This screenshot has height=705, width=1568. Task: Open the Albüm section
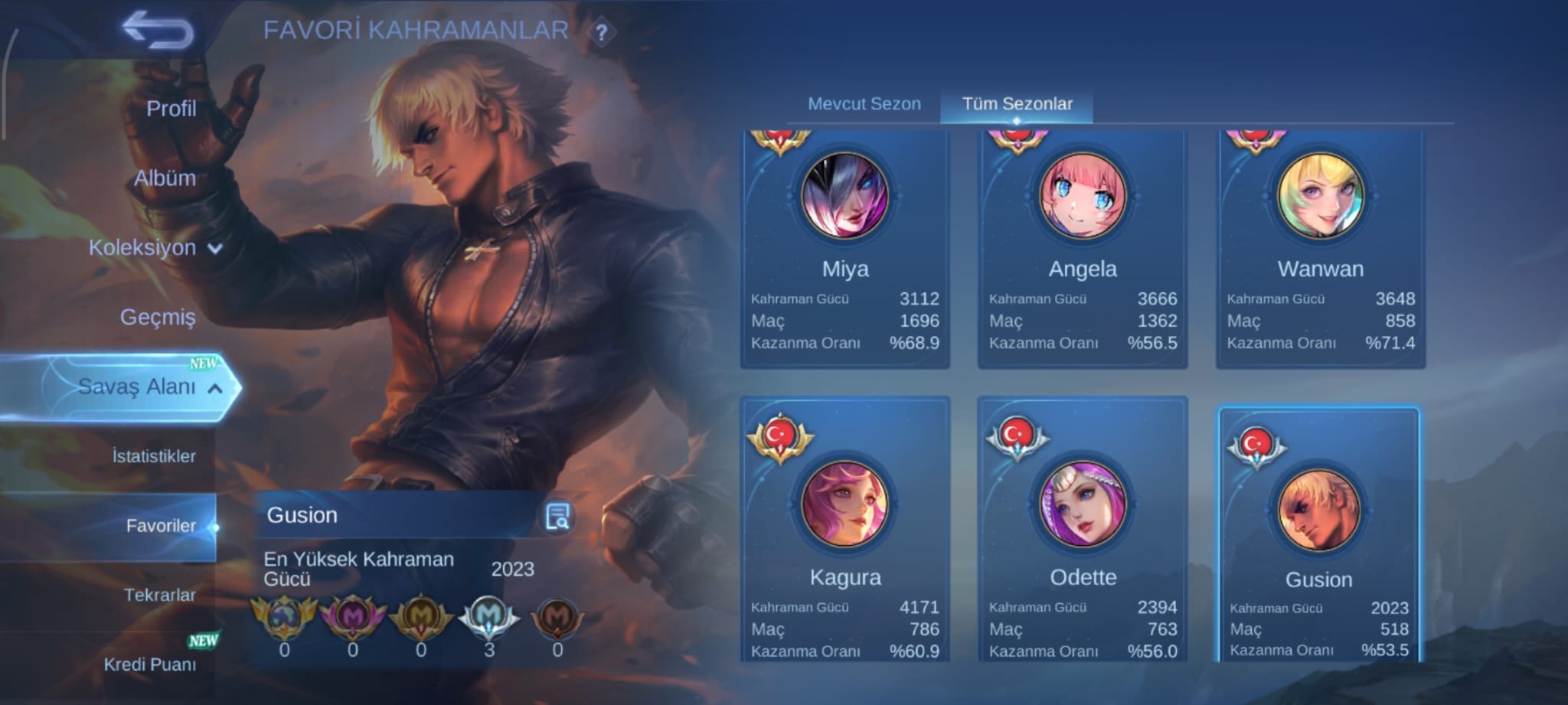tap(165, 178)
